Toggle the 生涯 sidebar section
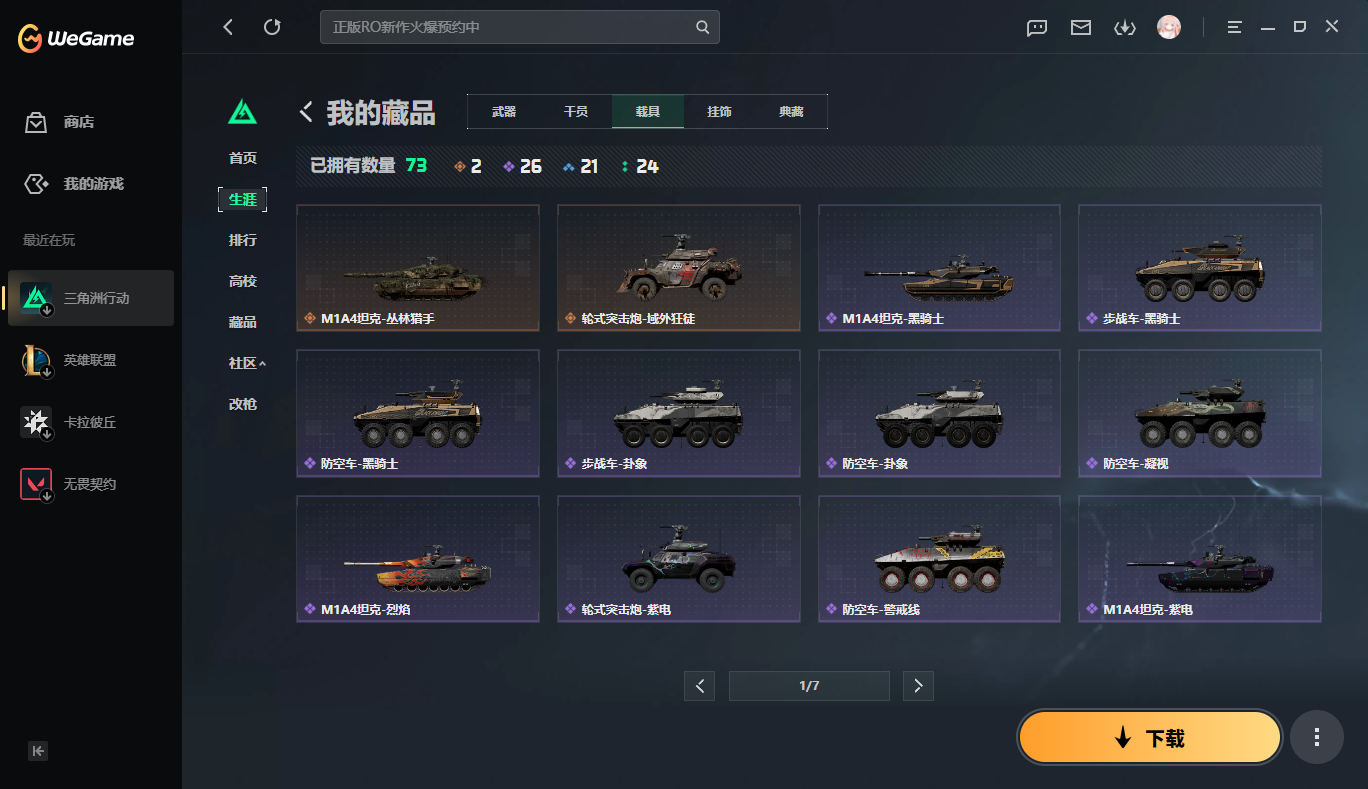1368x789 pixels. (242, 199)
